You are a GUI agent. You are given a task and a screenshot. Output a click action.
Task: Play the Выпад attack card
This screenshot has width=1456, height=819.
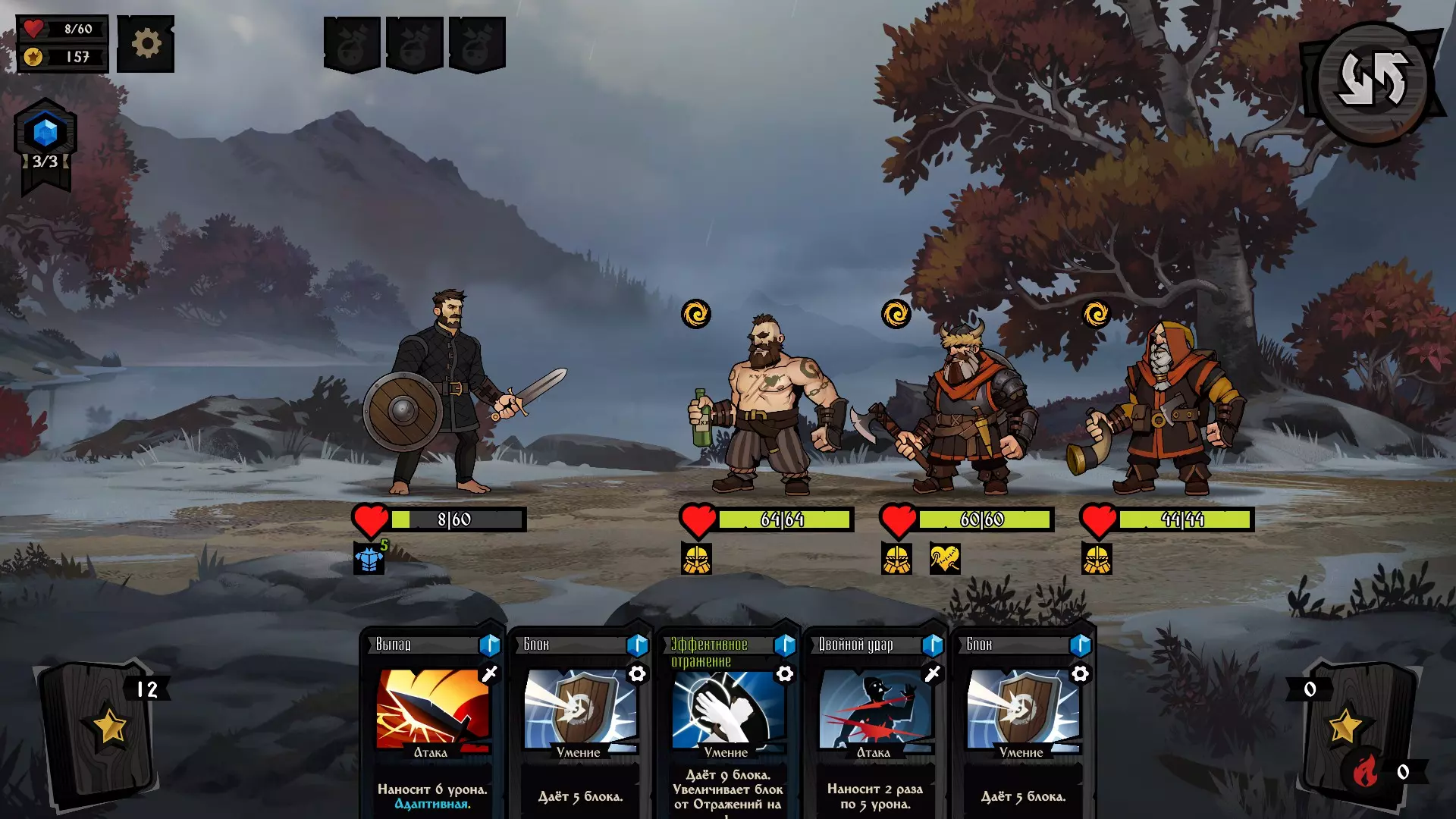[431, 720]
